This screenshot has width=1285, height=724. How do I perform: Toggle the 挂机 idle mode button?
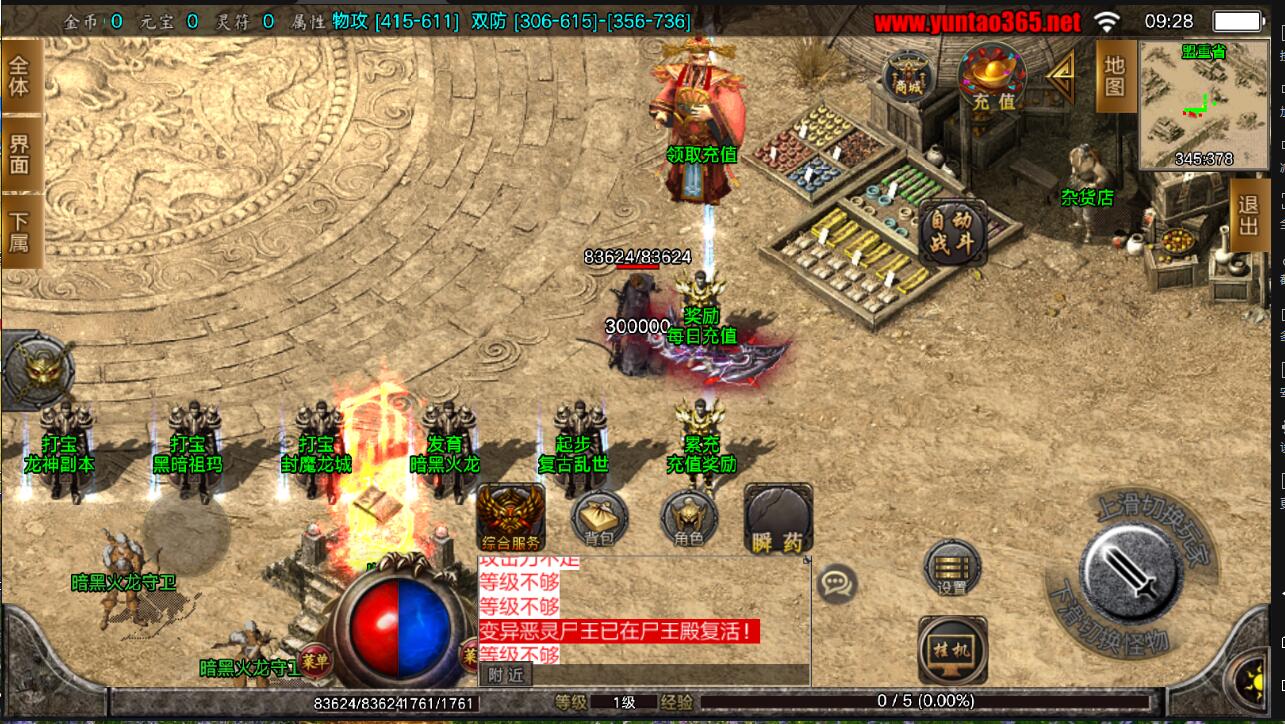(x=952, y=649)
